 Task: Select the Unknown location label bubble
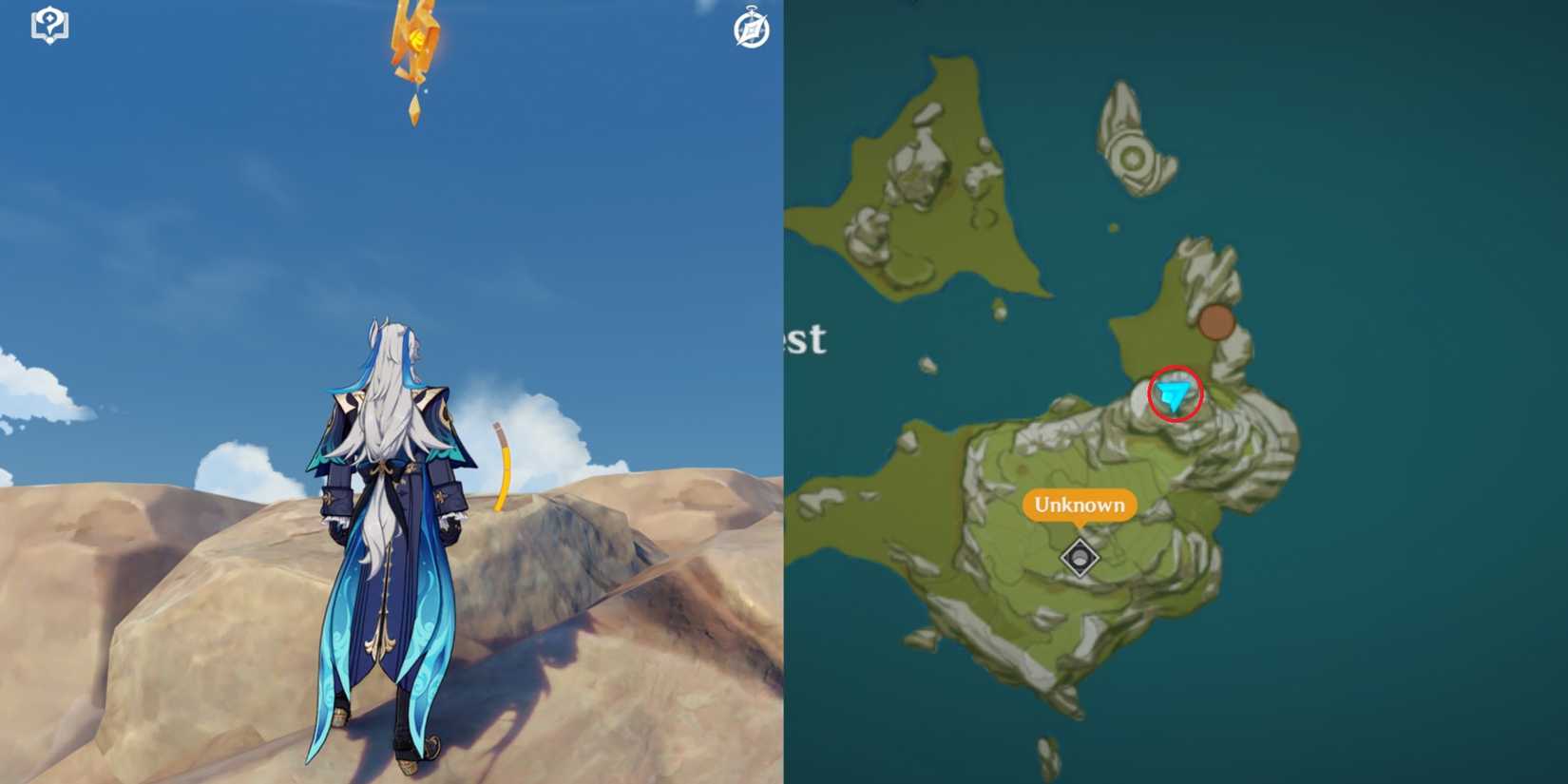[x=1080, y=506]
